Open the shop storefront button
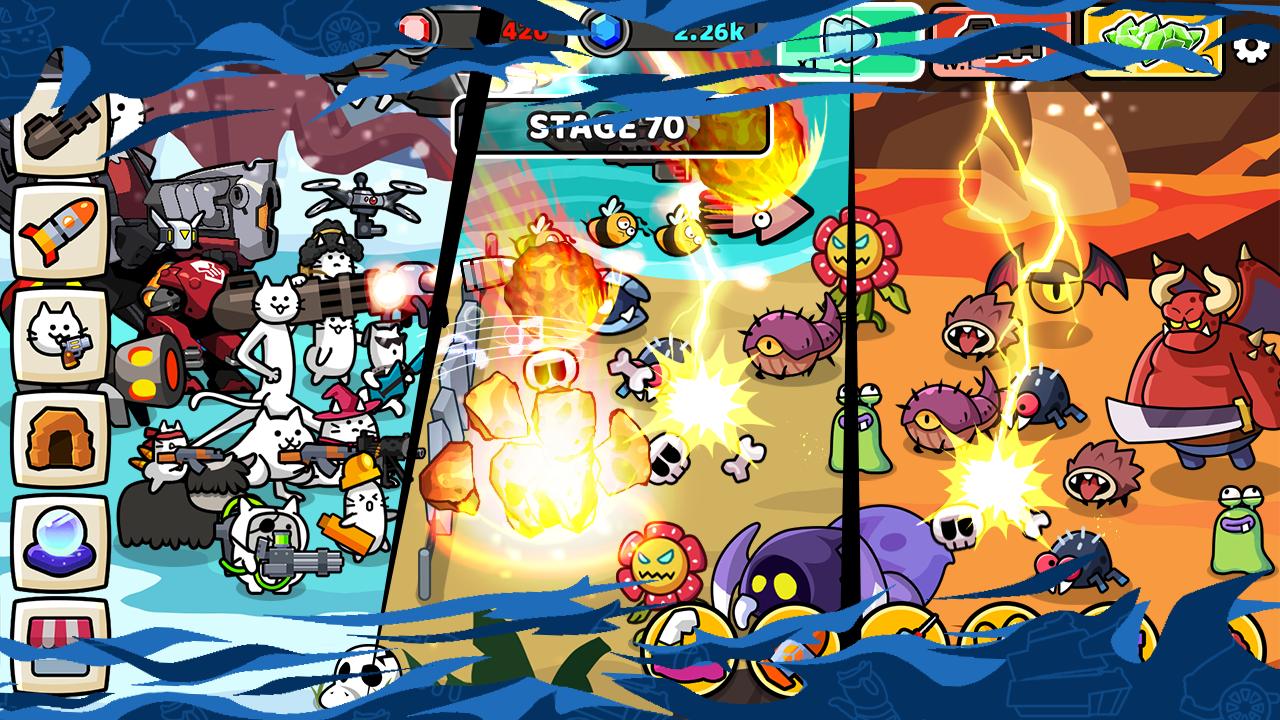1280x720 pixels. 60,642
